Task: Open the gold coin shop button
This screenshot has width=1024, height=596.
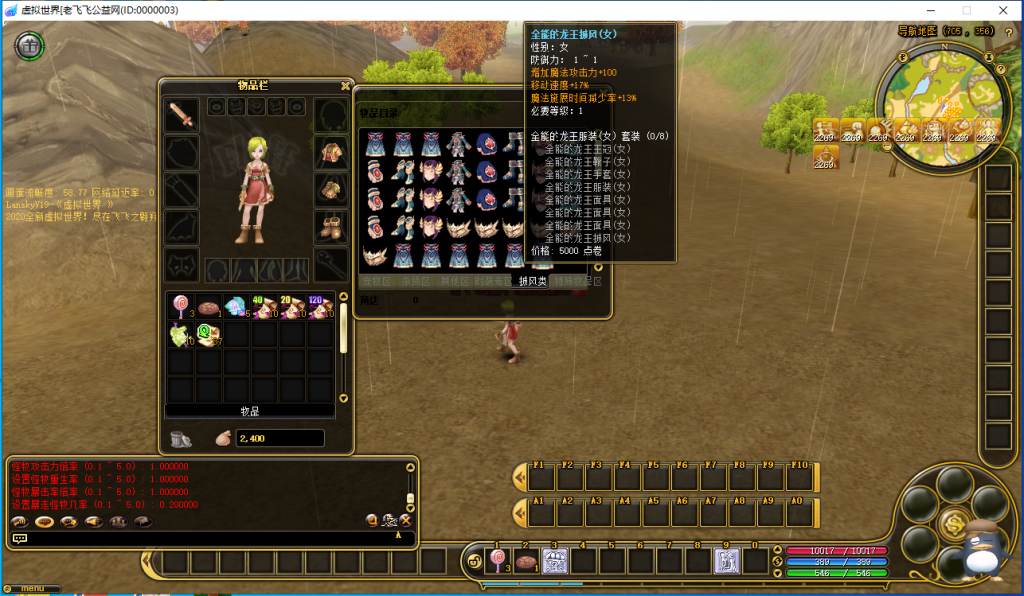Action: tap(952, 521)
